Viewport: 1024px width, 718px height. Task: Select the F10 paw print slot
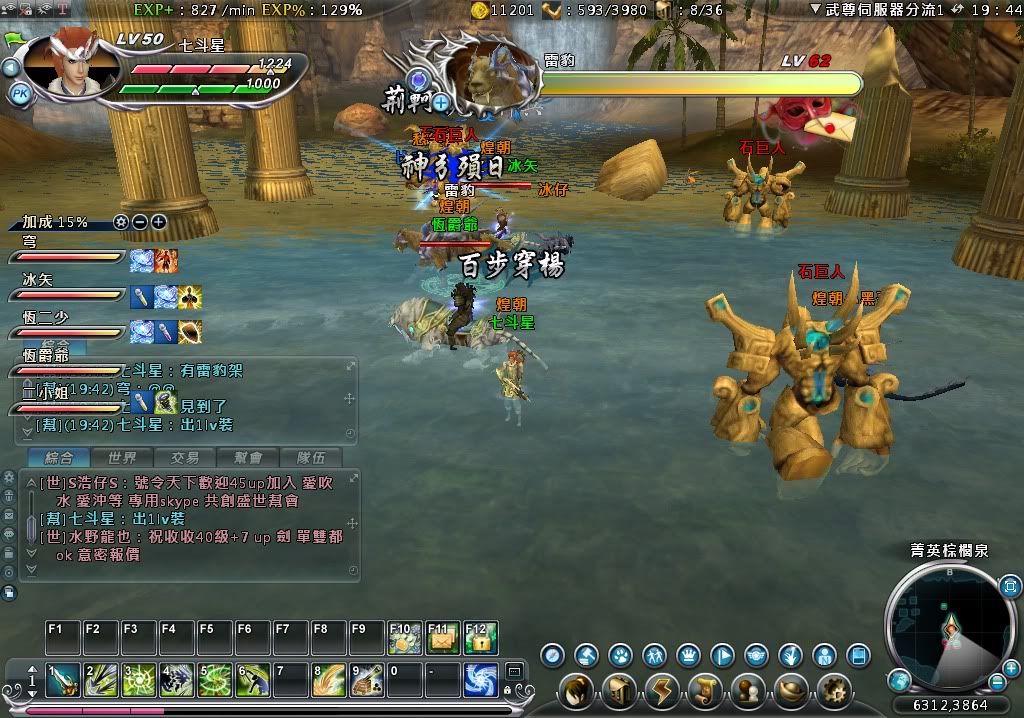405,638
